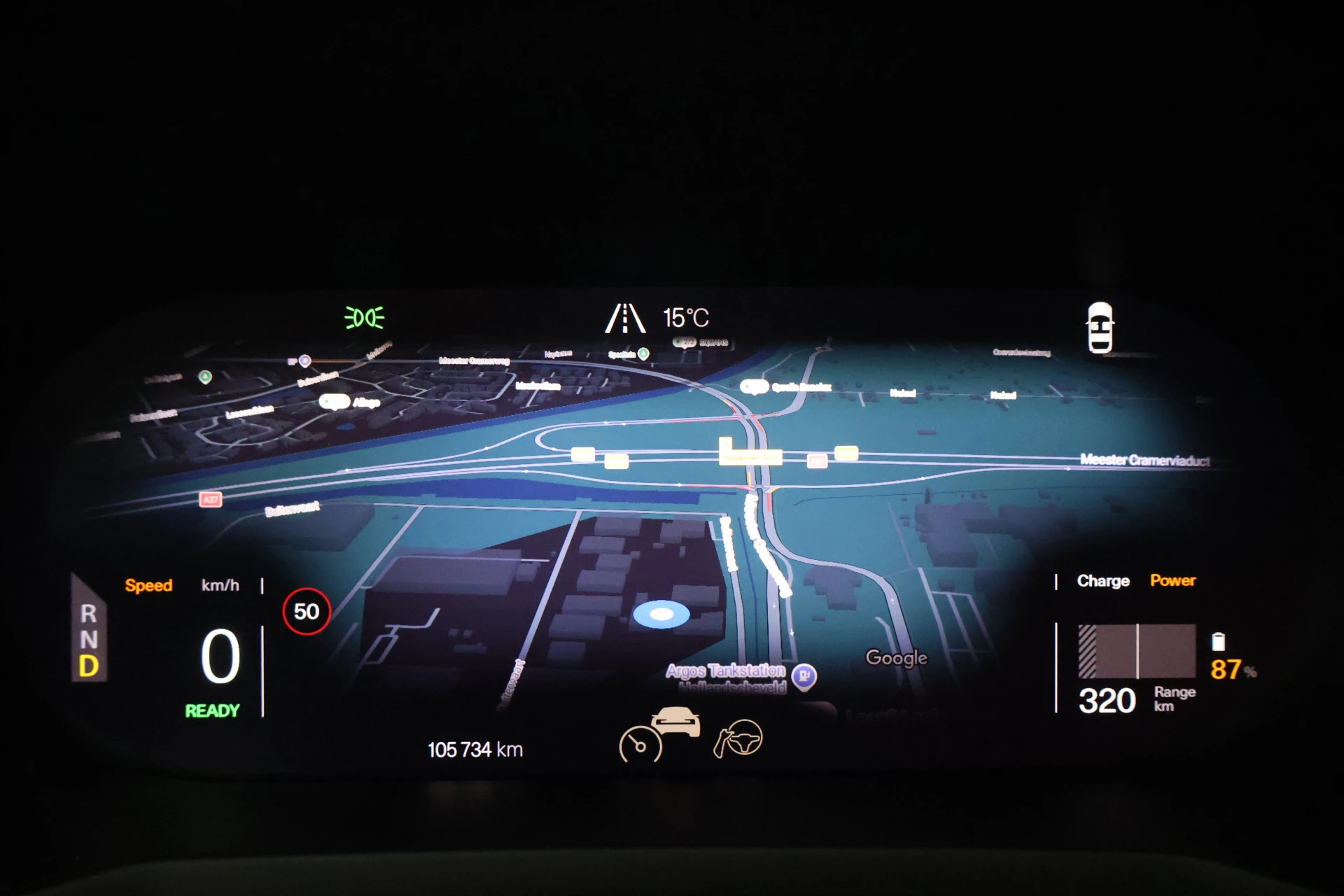This screenshot has width=1344, height=896.
Task: Click the green headlights indicator icon
Action: pos(364,318)
